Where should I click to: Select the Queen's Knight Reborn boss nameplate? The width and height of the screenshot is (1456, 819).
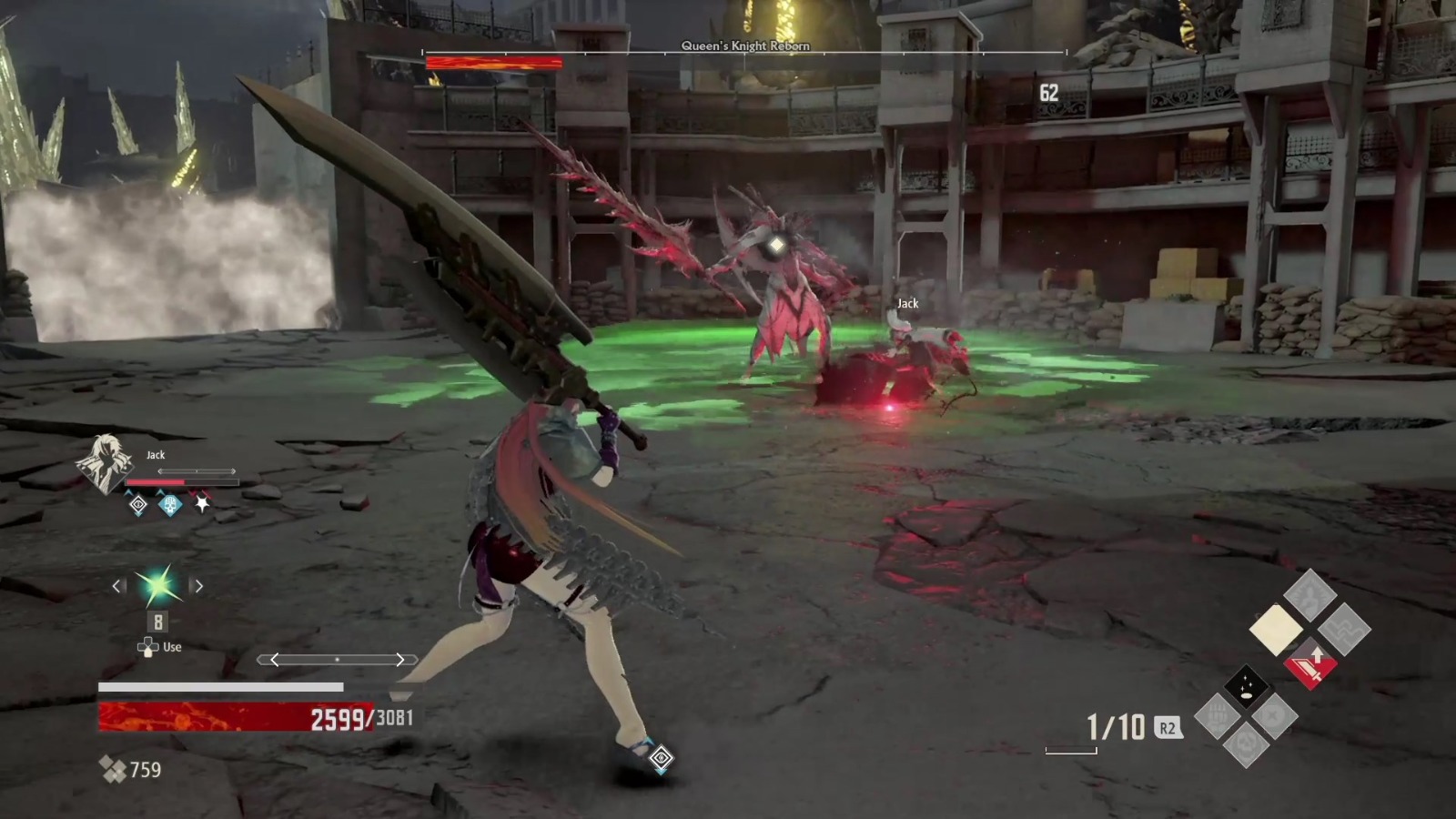[x=746, y=46]
